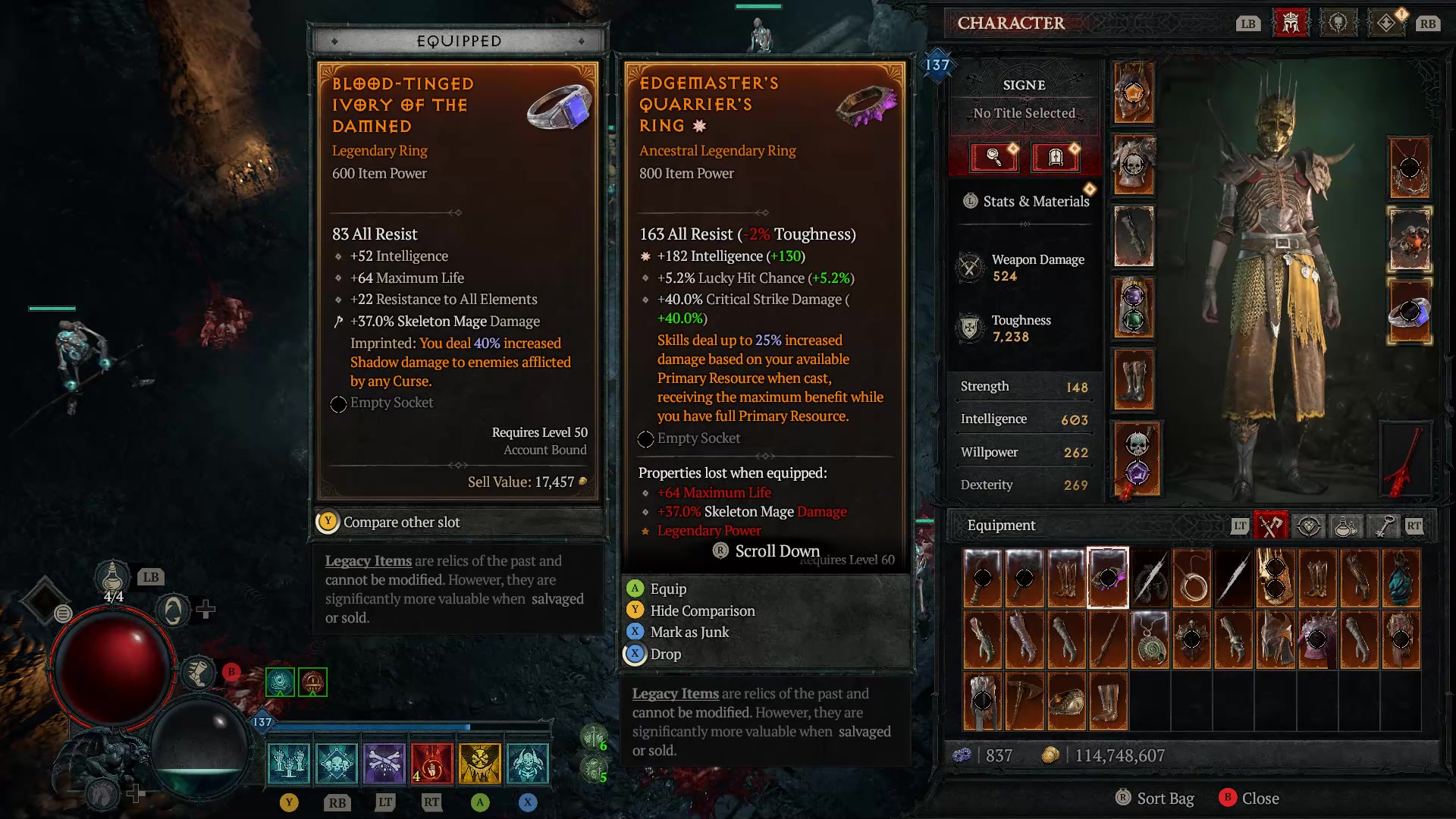Screen dimensions: 1456x819
Task: Open the inspect player magnifier icon
Action: (x=993, y=157)
